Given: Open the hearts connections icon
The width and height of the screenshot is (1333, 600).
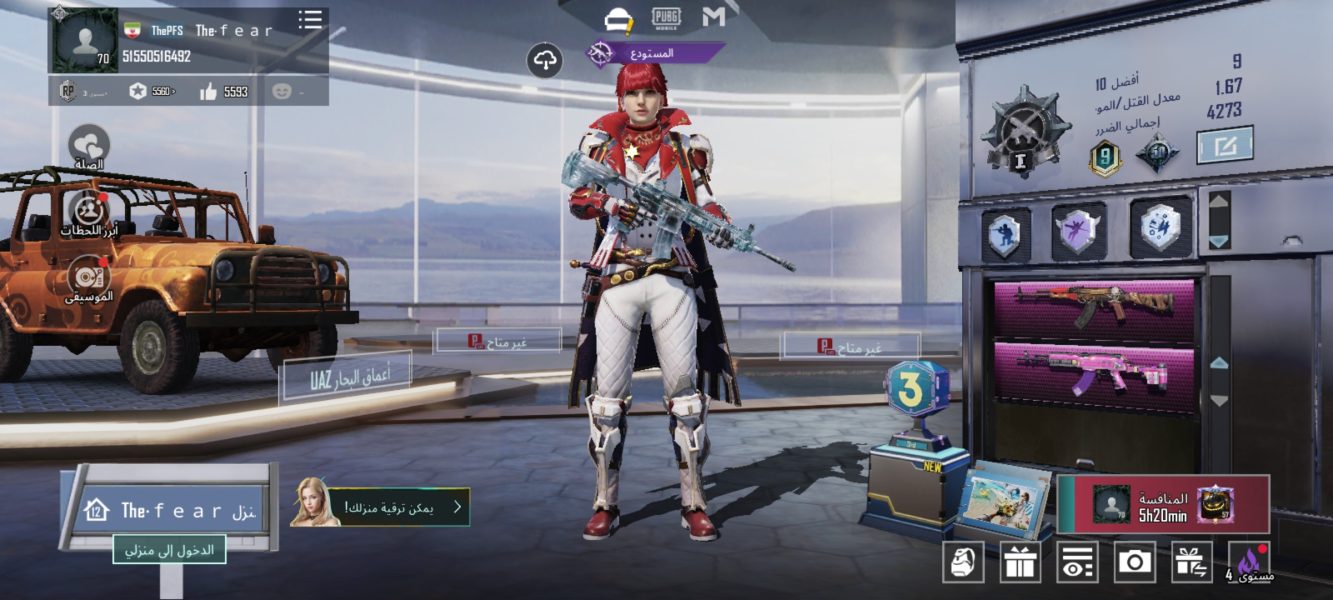Looking at the screenshot, I should click(x=88, y=145).
